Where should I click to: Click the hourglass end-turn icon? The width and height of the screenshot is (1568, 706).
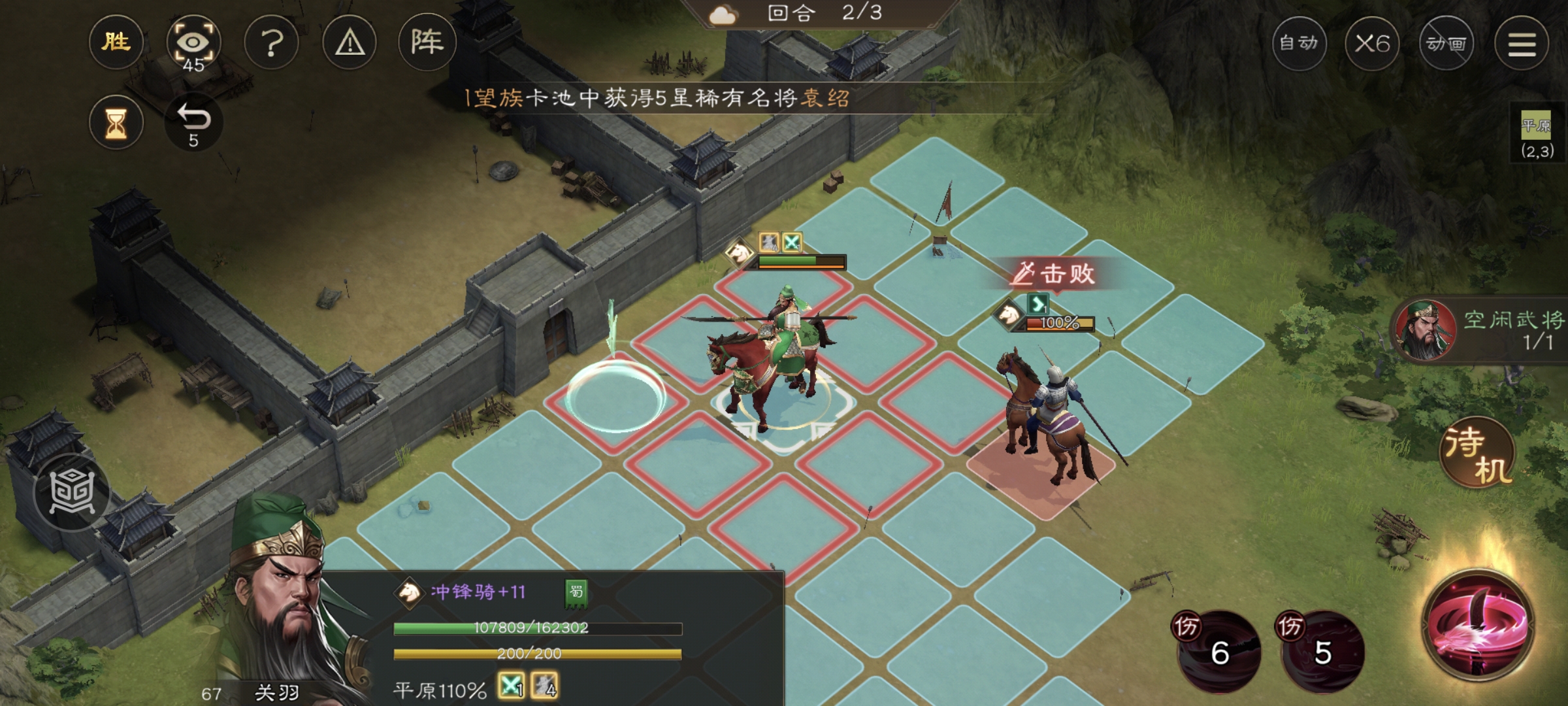coord(116,122)
